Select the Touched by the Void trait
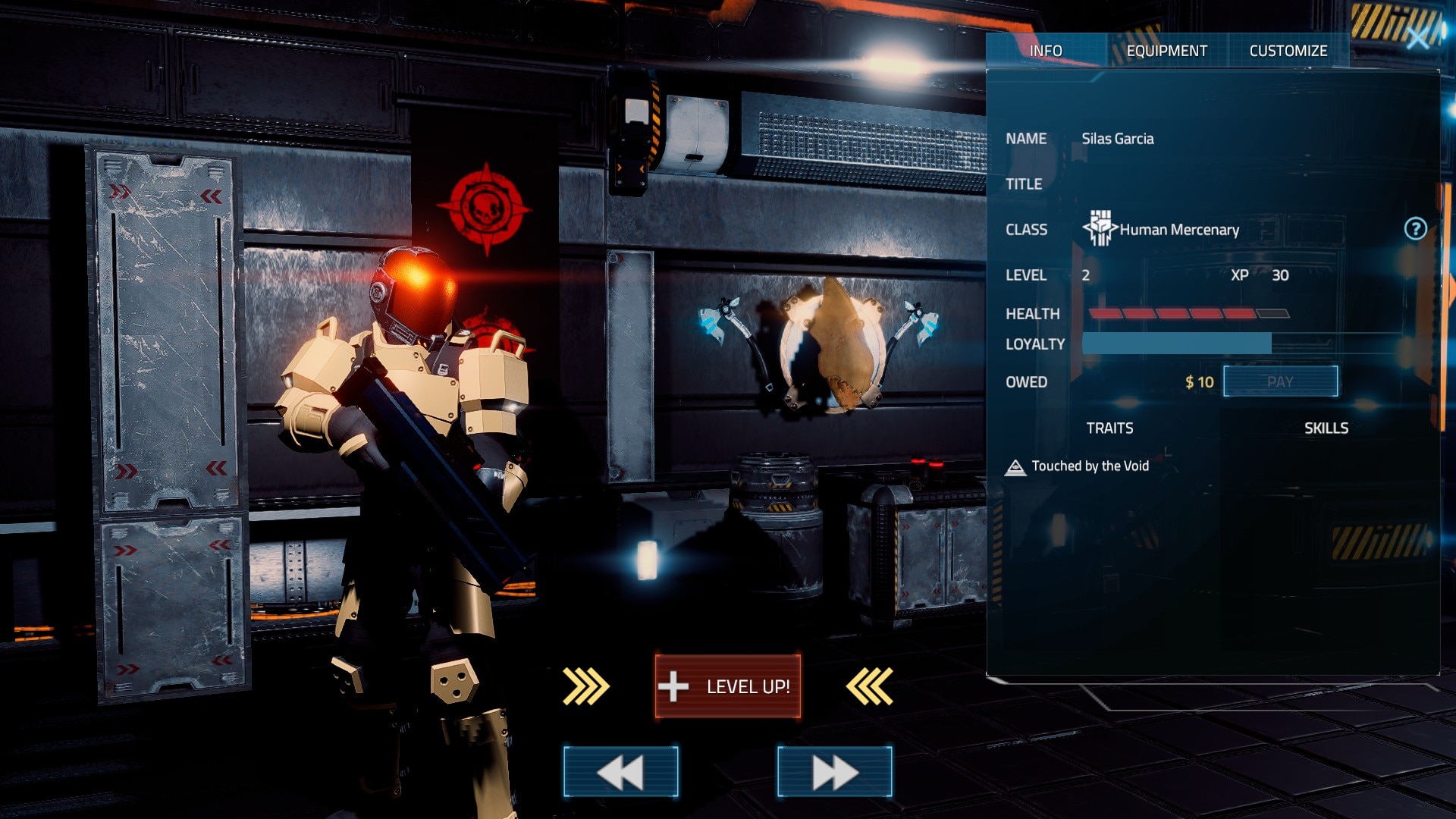This screenshot has height=819, width=1456. click(1089, 466)
